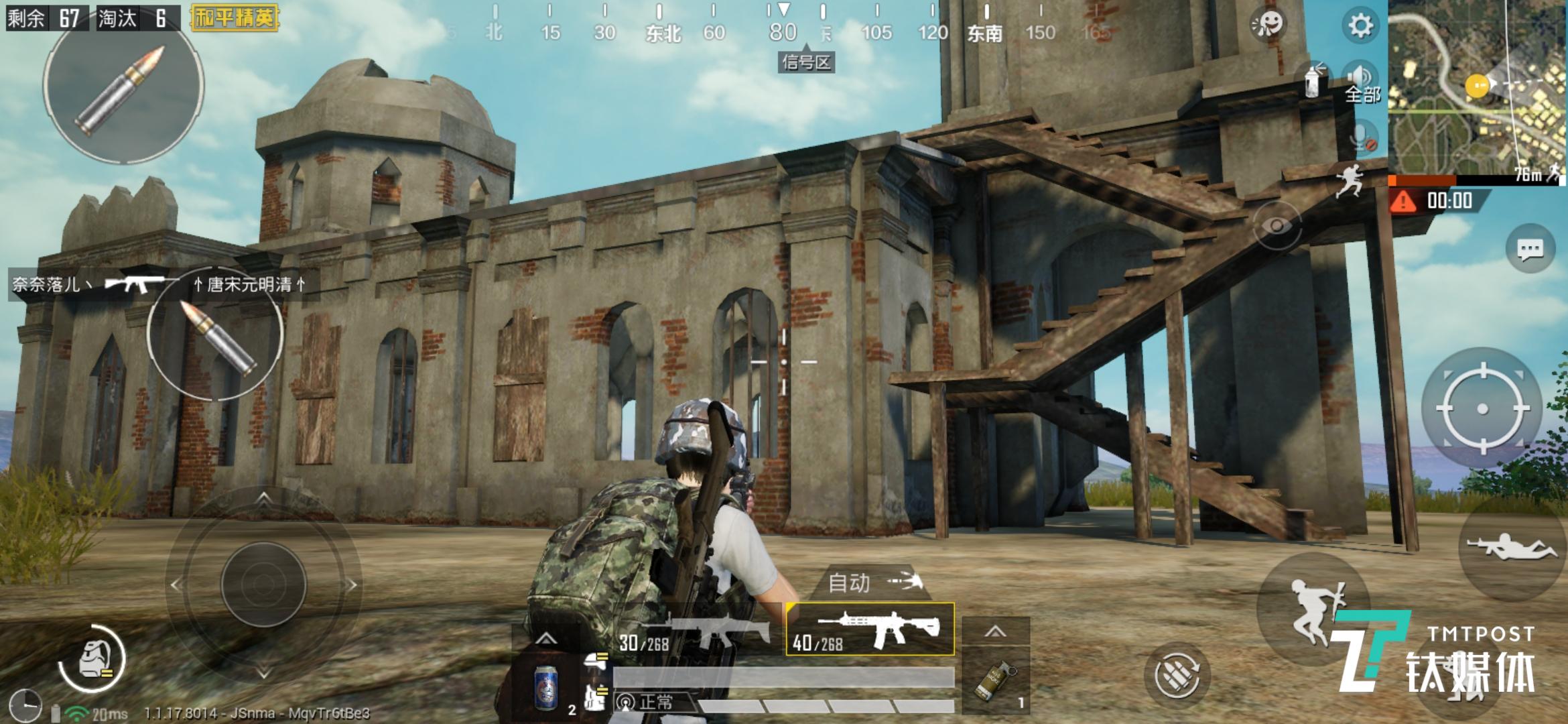Open the emote wheel smiley icon
The image size is (1568, 724).
(1267, 25)
